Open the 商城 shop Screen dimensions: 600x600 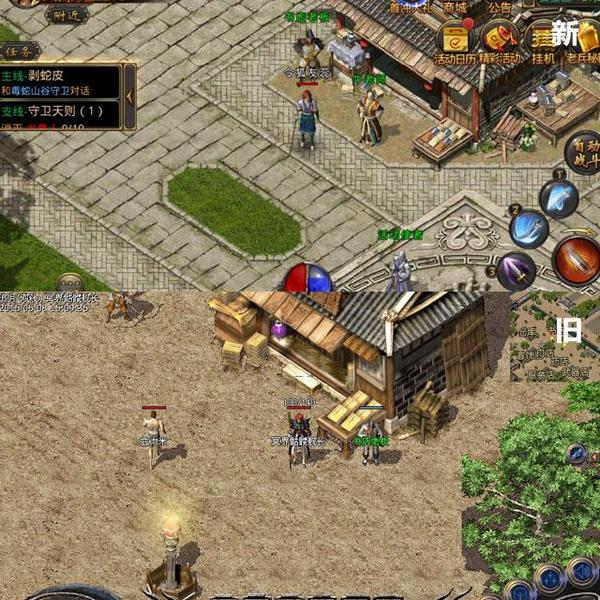pyautogui.click(x=456, y=7)
